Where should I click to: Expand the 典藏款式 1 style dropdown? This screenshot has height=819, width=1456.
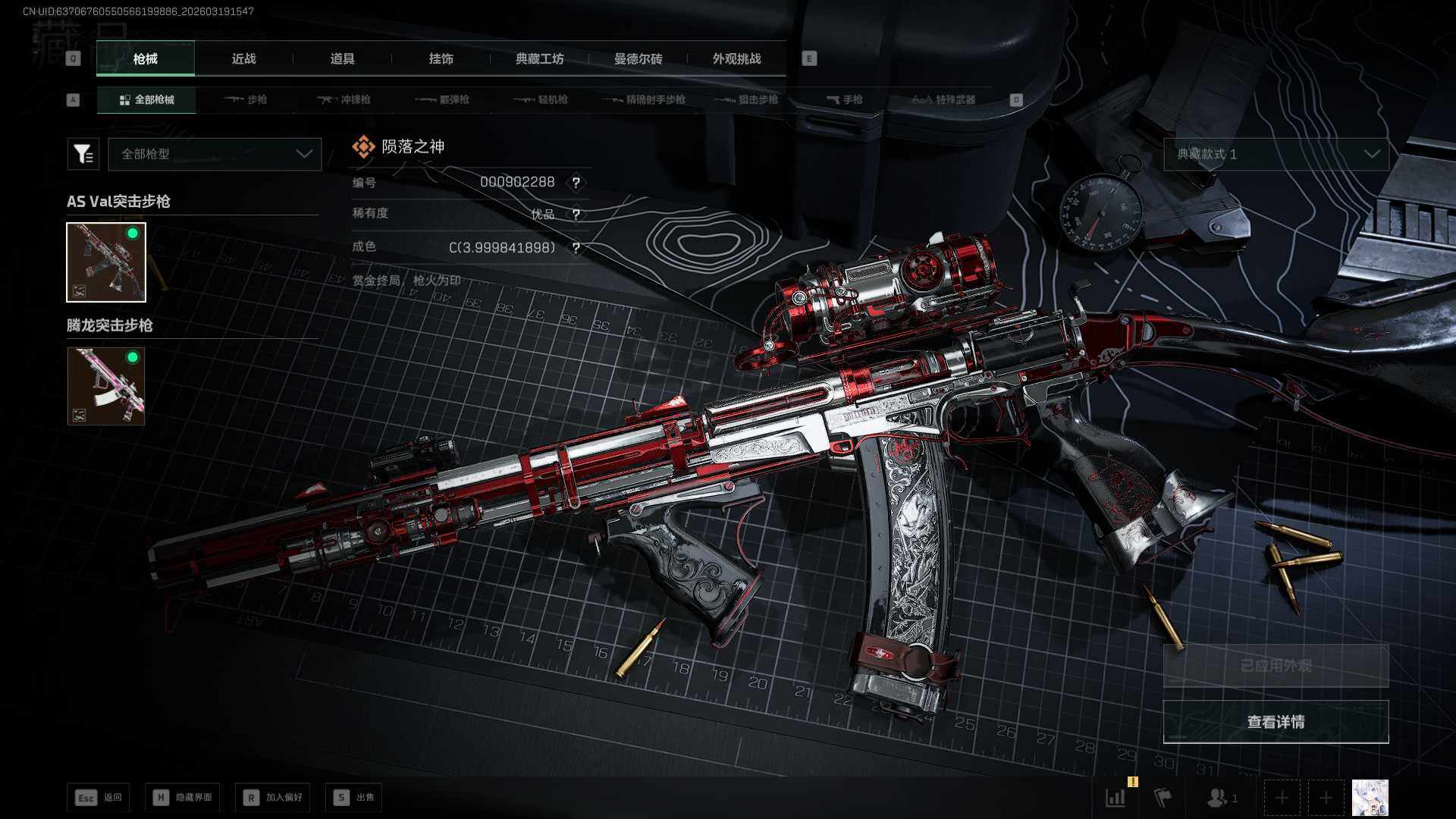pyautogui.click(x=1276, y=154)
